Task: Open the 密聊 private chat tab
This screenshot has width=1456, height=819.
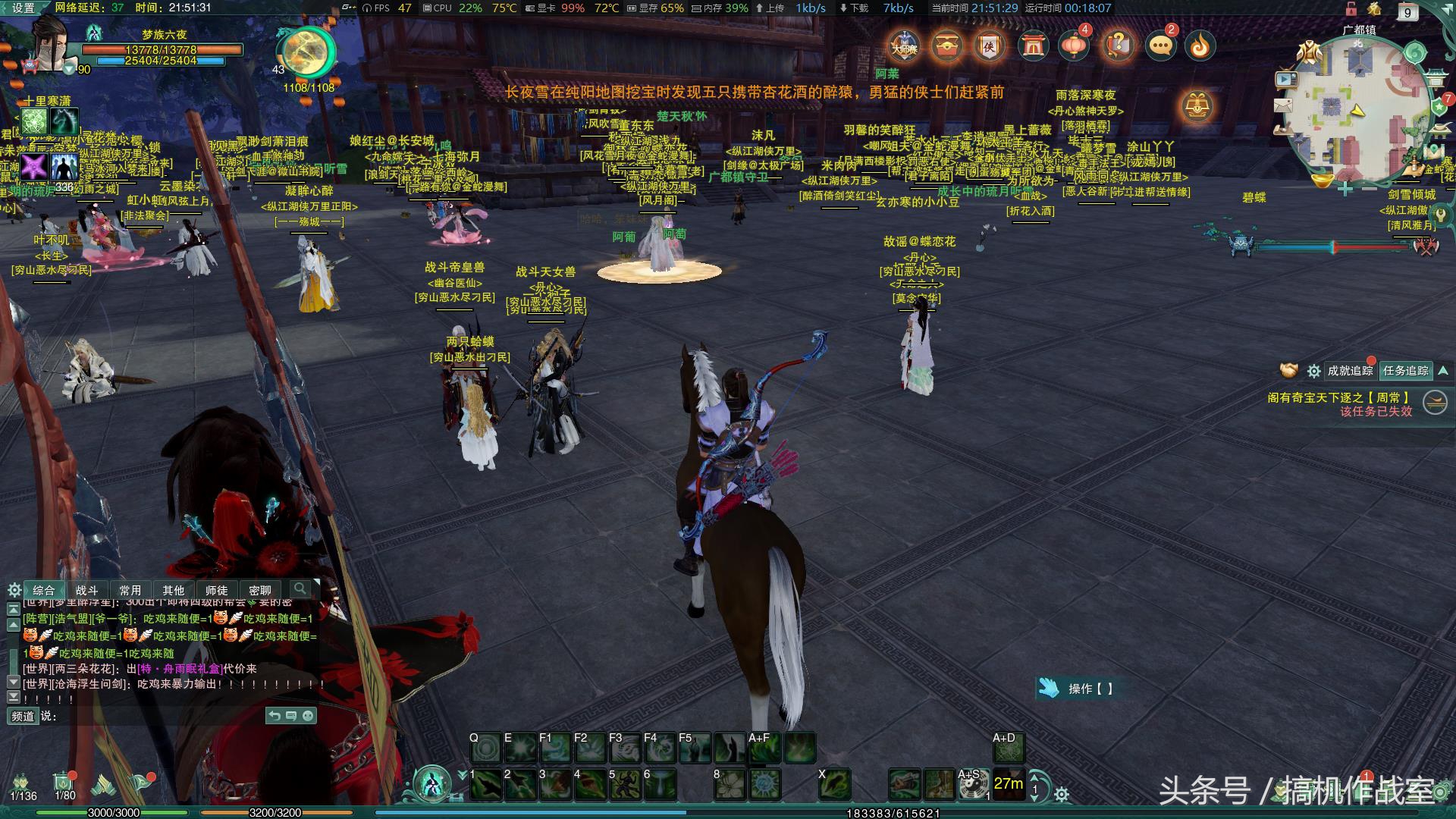Action: point(259,590)
